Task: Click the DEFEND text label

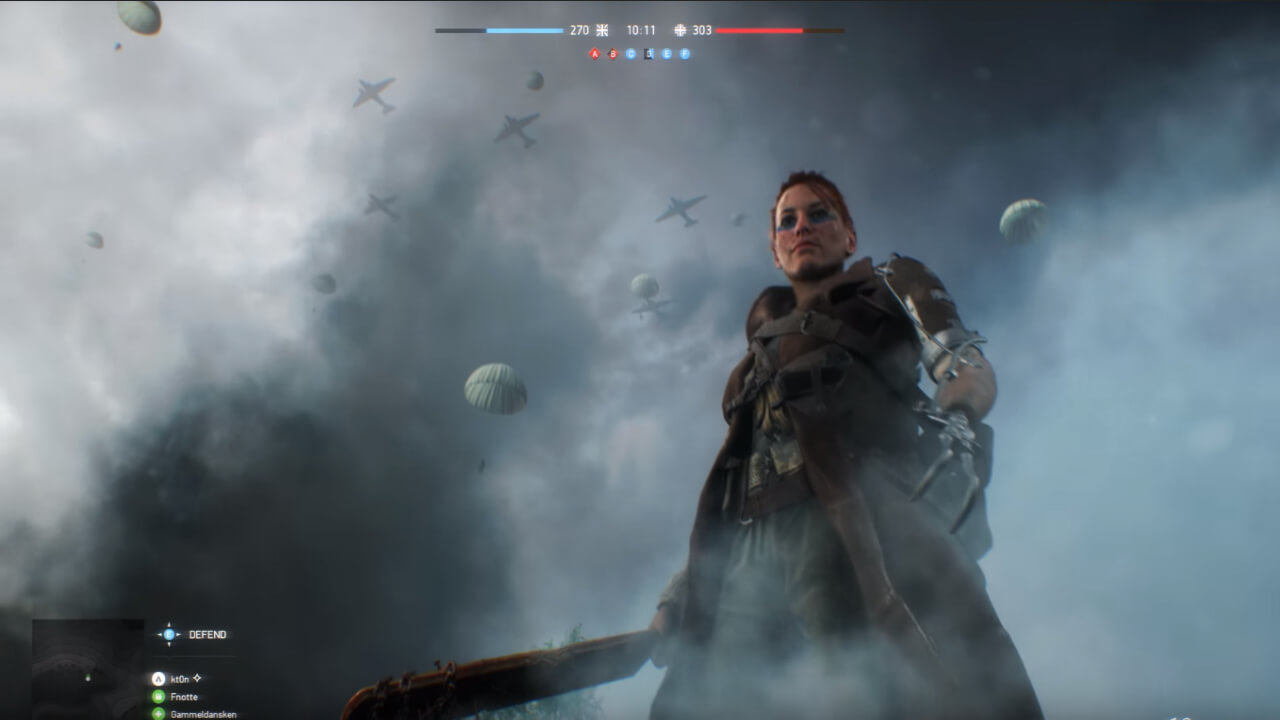Action: 208,634
